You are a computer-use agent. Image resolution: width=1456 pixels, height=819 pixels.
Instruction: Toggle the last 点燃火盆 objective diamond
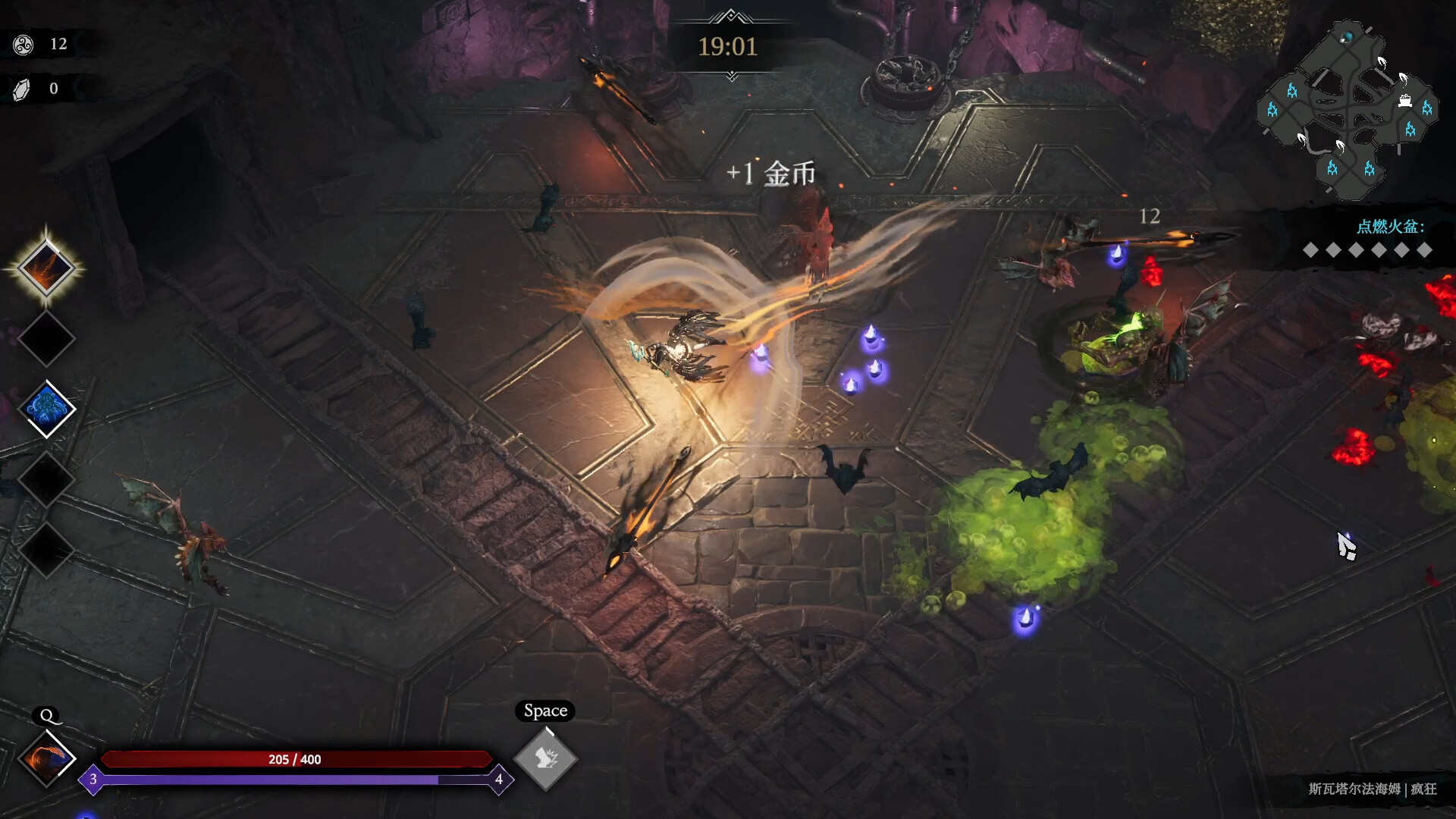(x=1425, y=251)
